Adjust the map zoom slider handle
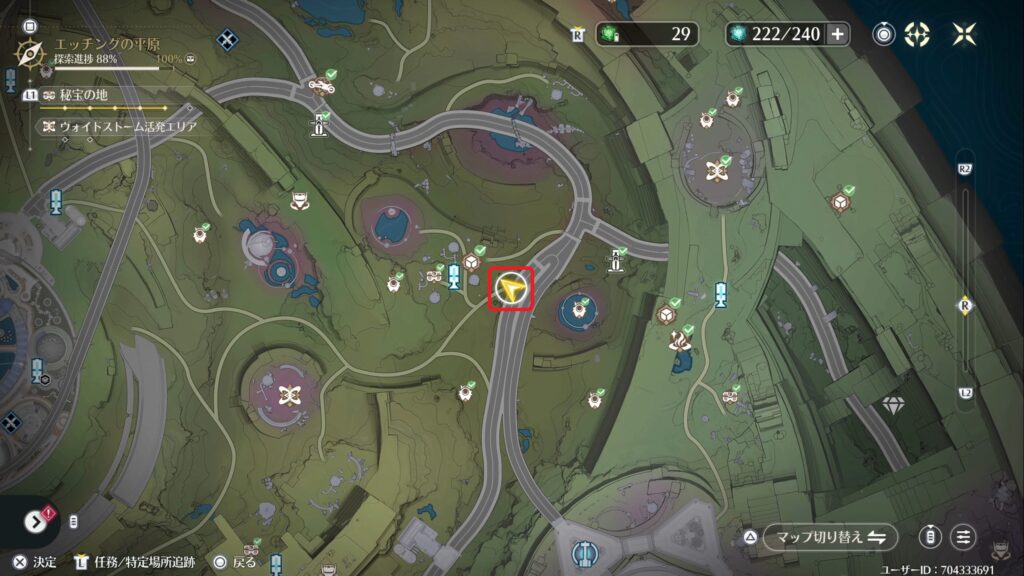 tap(965, 306)
